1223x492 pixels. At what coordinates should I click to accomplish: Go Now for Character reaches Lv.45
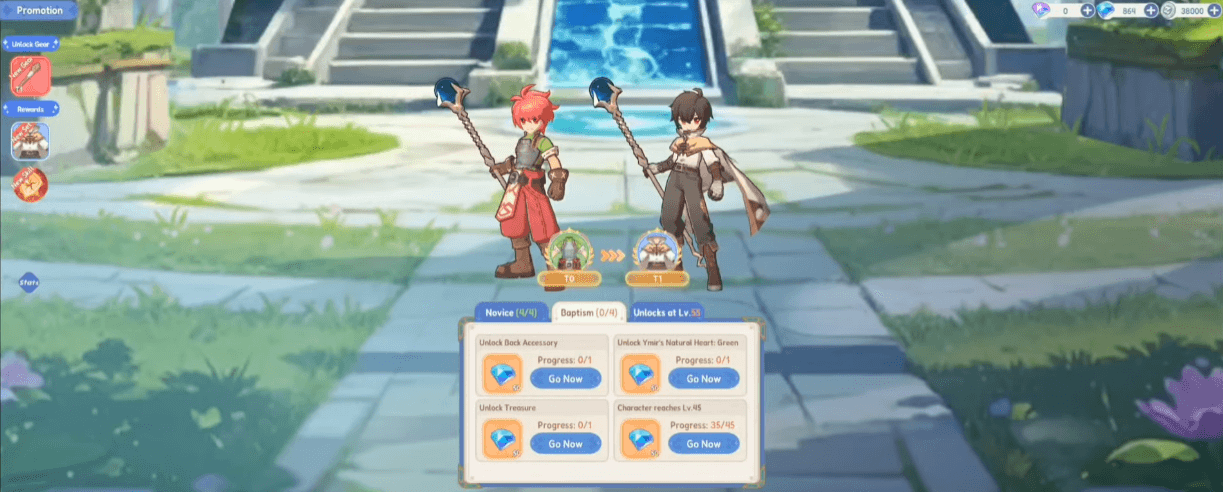point(703,443)
